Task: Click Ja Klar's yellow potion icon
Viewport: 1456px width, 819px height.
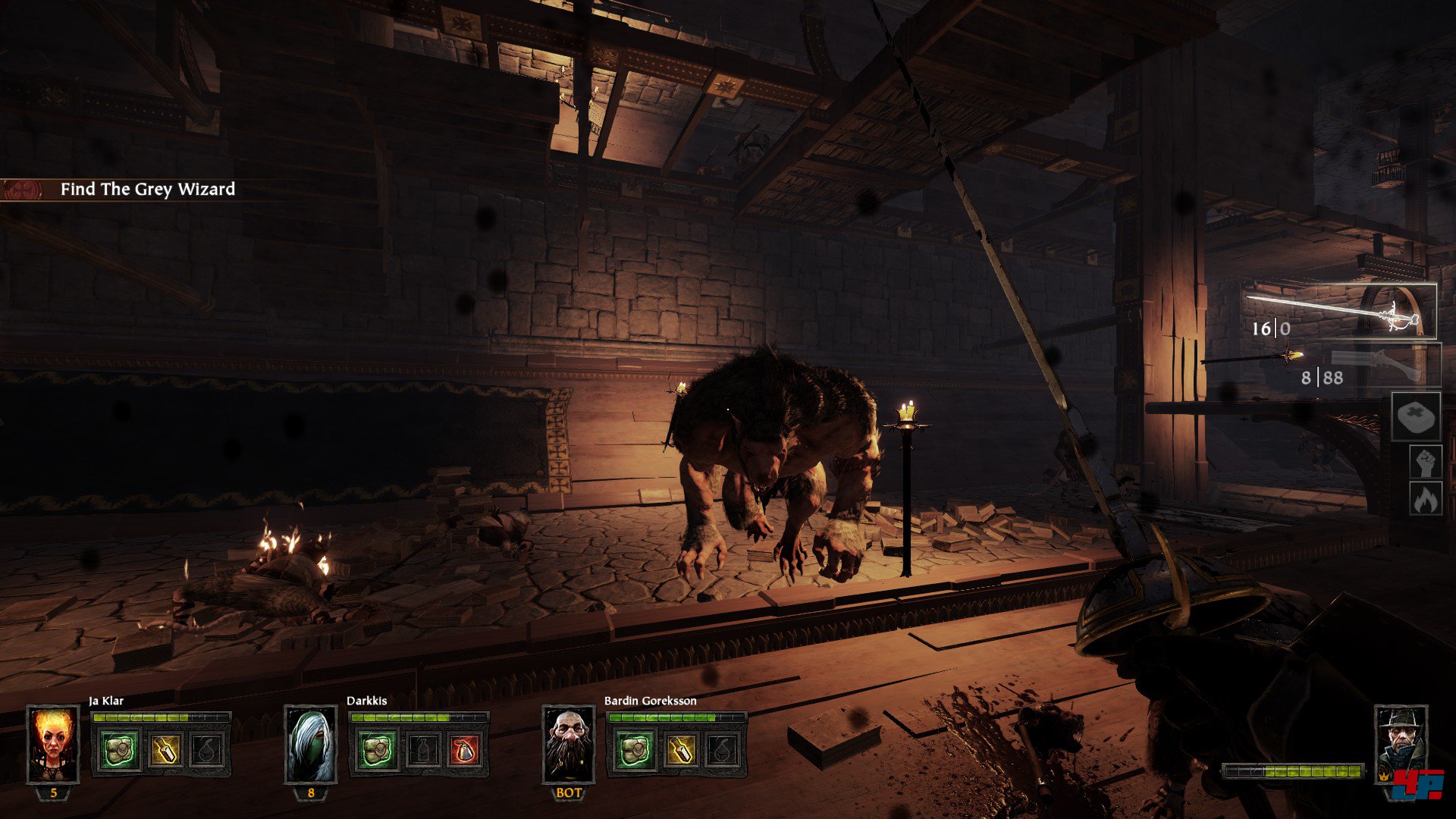Action: click(x=164, y=750)
